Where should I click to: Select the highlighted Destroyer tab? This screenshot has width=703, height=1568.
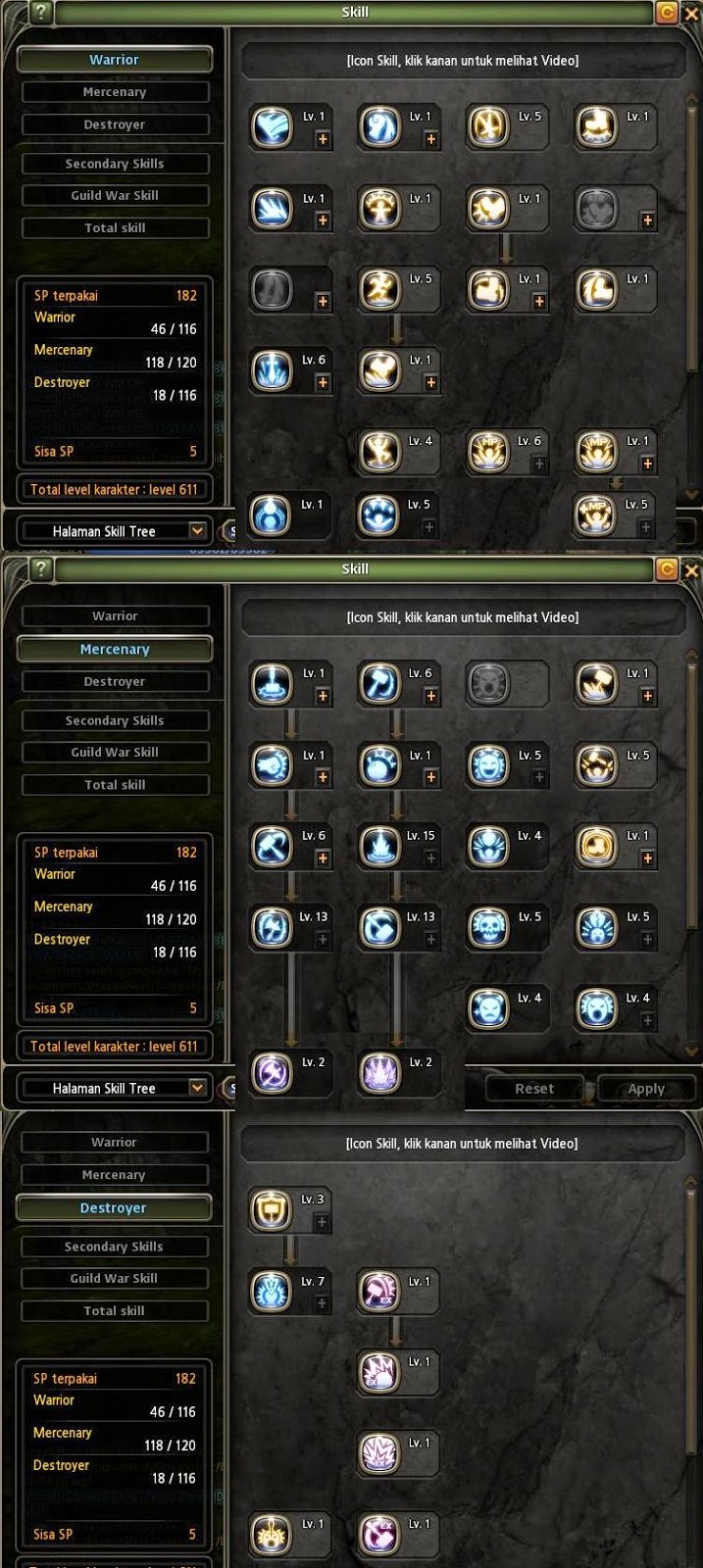(114, 1208)
